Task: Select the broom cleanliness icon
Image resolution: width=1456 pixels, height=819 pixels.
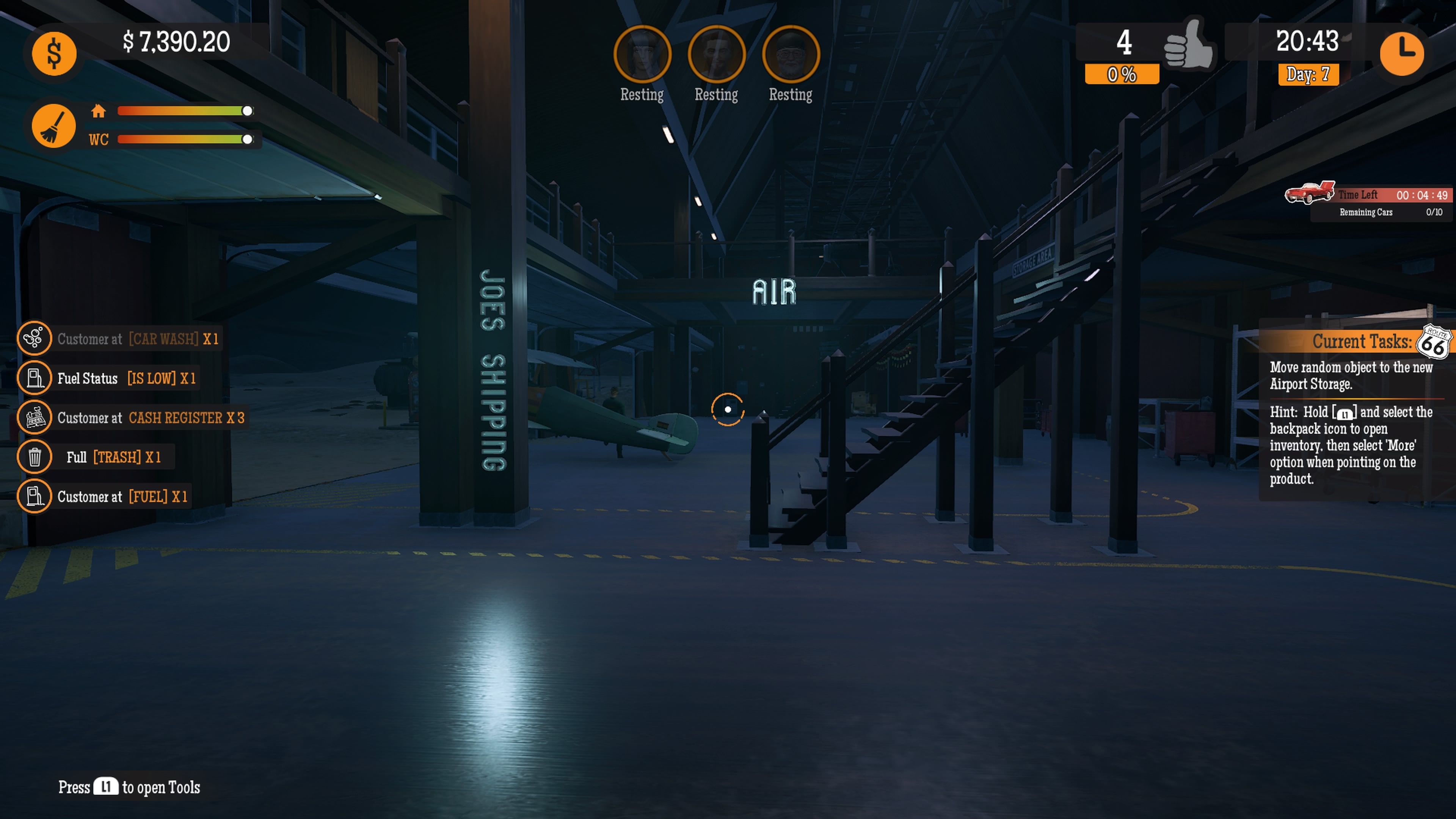Action: (x=54, y=126)
